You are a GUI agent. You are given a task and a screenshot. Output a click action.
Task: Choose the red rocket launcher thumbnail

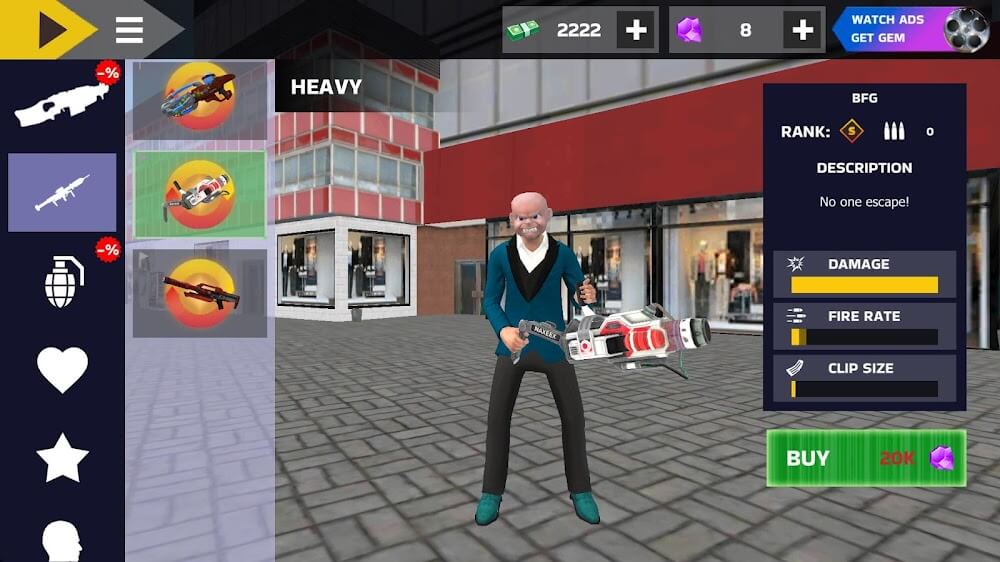(x=200, y=293)
